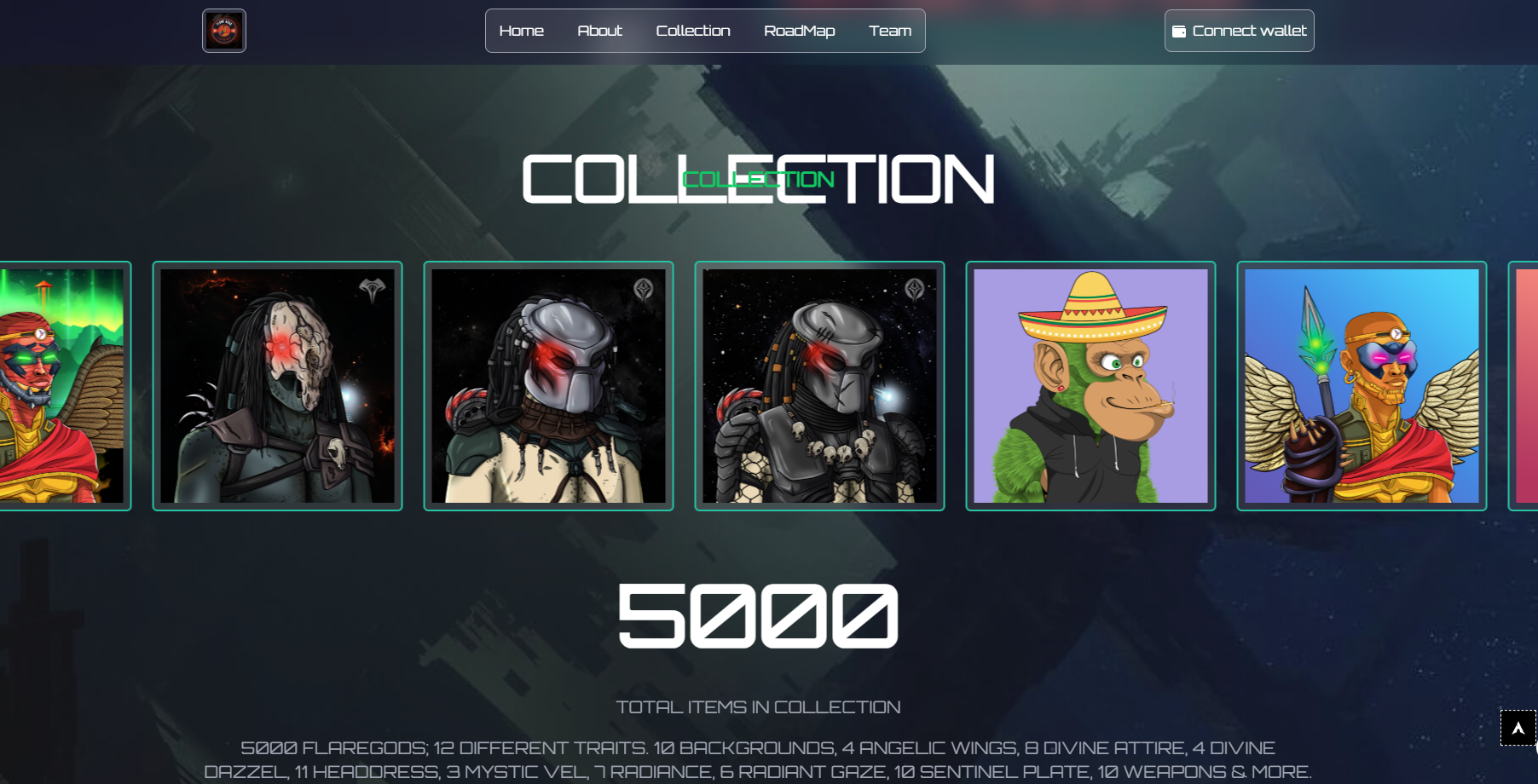The height and width of the screenshot is (784, 1538).
Task: Navigate to Home
Action: pos(522,31)
